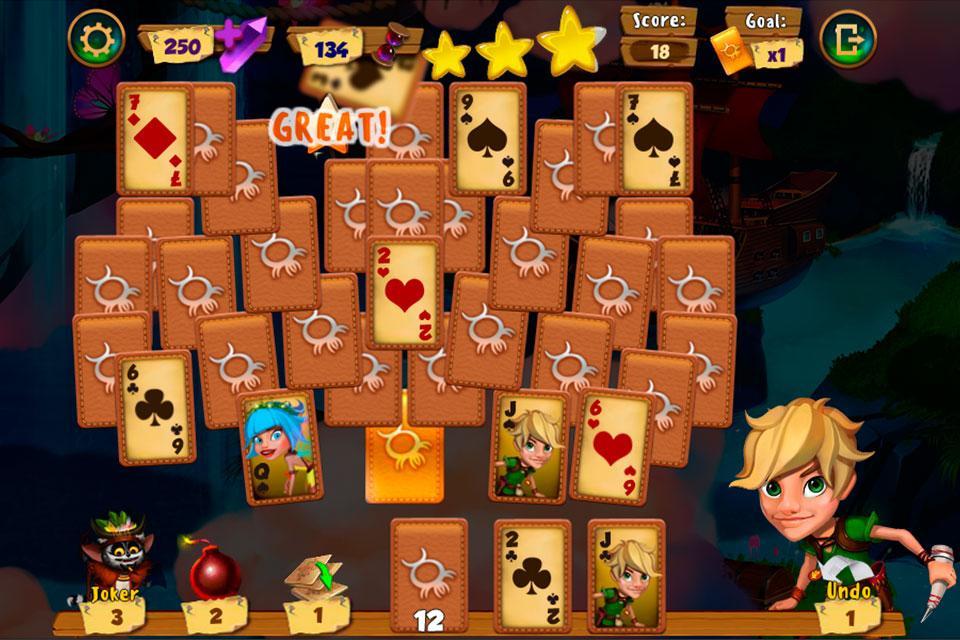Select the 7 of diamonds card
This screenshot has height=640, width=960.
coord(153,138)
